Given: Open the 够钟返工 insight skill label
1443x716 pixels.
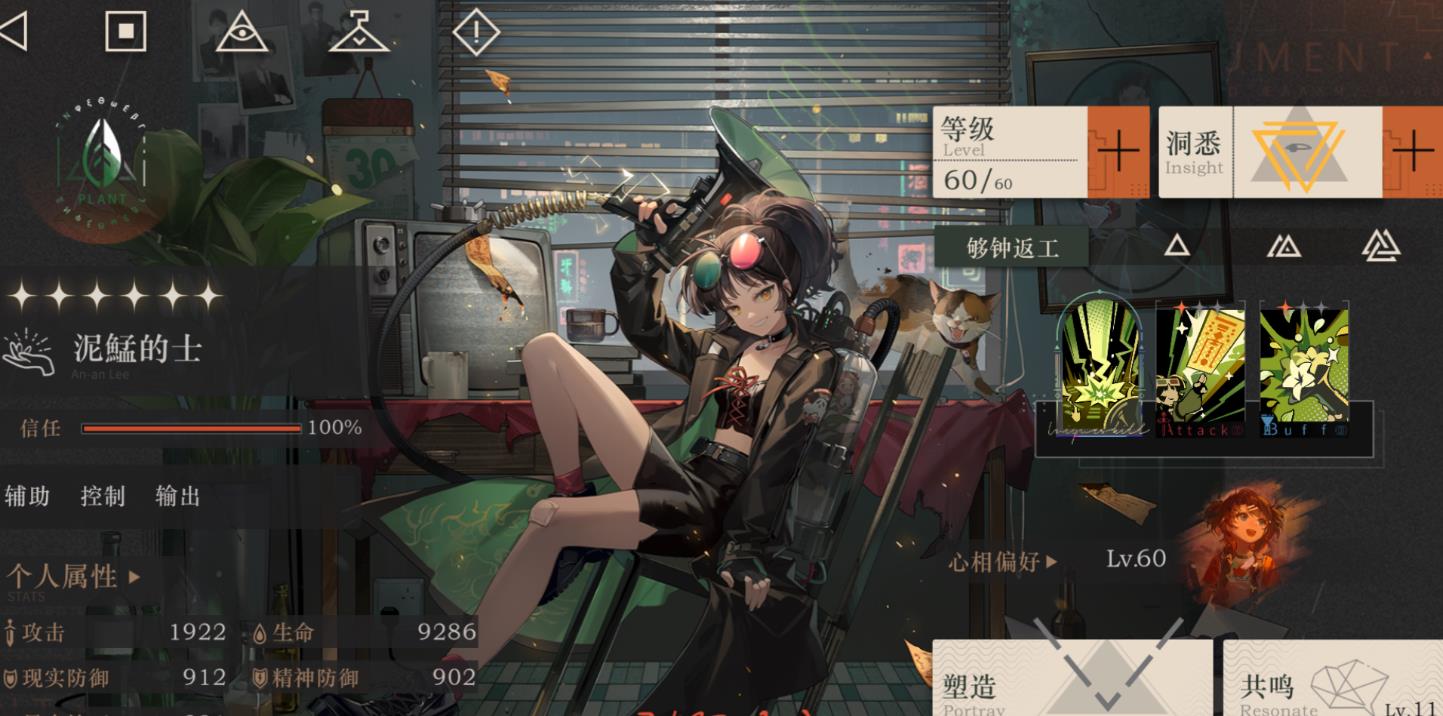Looking at the screenshot, I should (x=1011, y=247).
